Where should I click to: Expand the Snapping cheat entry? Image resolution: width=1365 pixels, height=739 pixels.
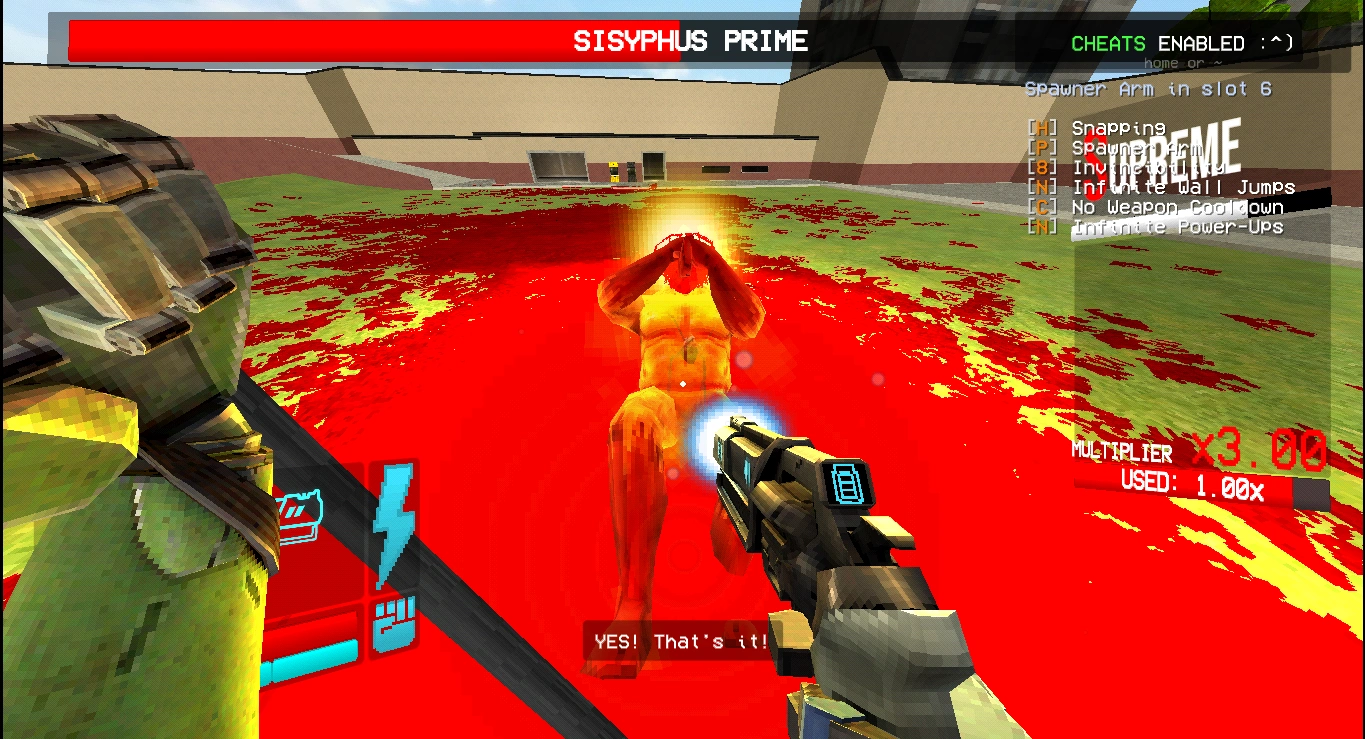click(x=1118, y=129)
